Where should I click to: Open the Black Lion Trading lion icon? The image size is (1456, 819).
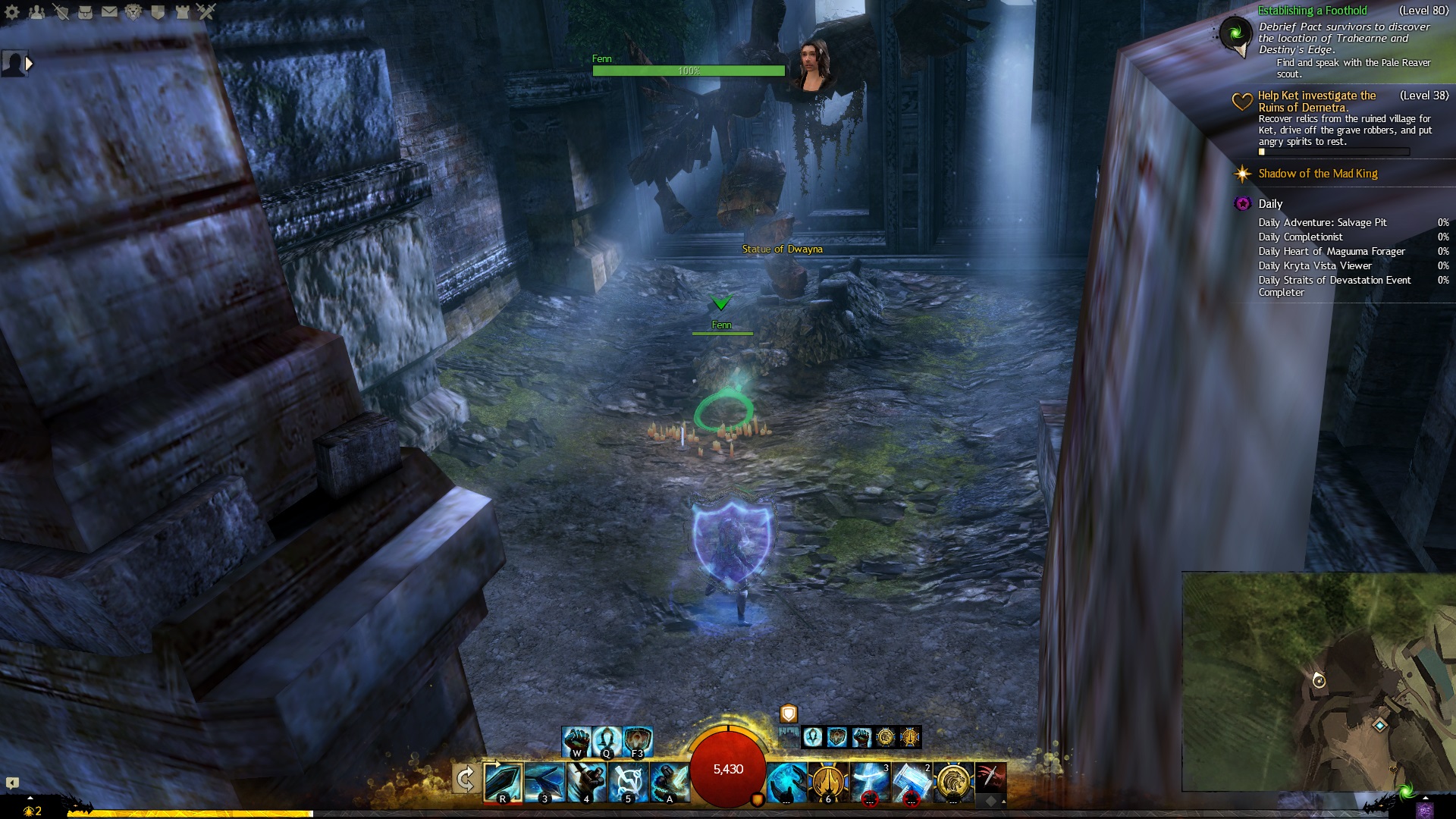pyautogui.click(x=133, y=11)
